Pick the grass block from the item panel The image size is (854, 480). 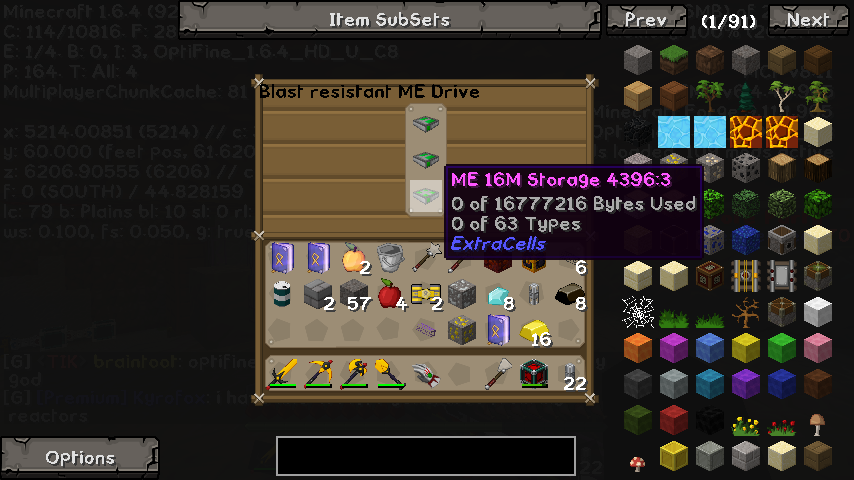pyautogui.click(x=674, y=60)
